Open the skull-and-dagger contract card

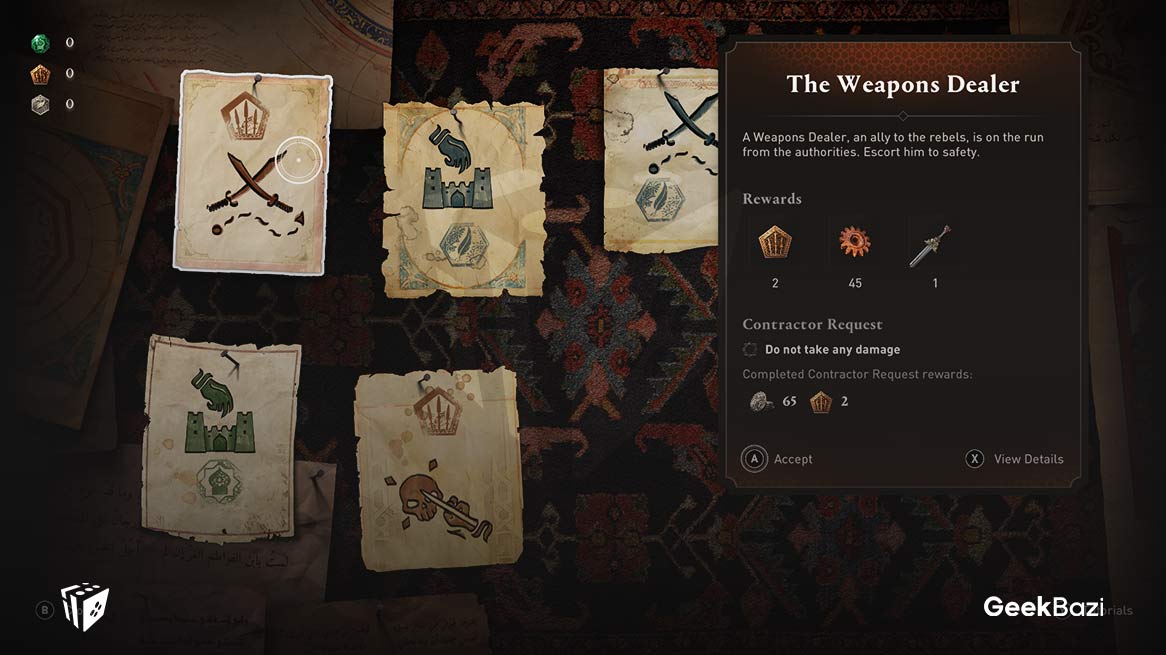point(437,469)
